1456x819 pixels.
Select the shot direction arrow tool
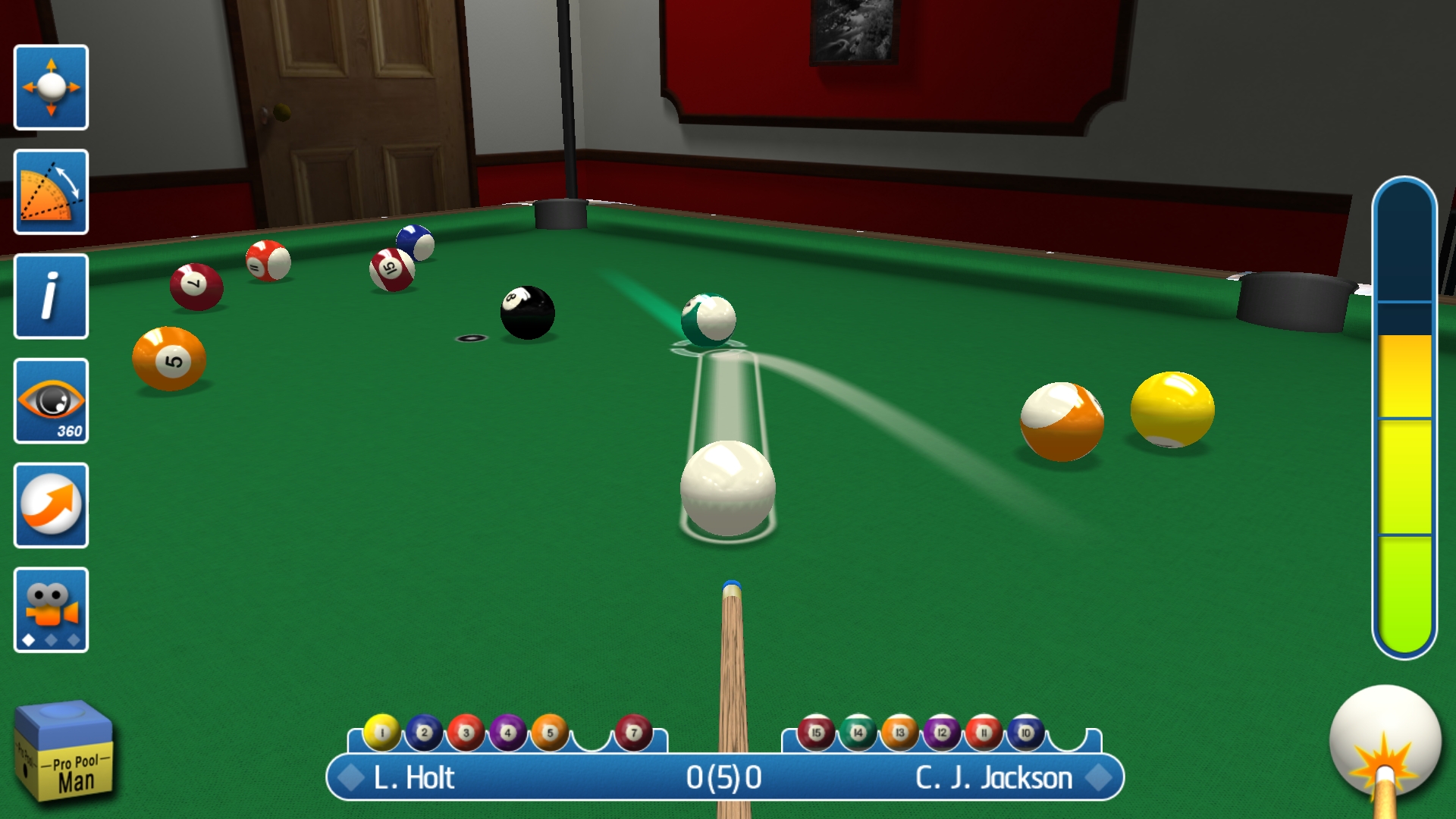[x=51, y=506]
